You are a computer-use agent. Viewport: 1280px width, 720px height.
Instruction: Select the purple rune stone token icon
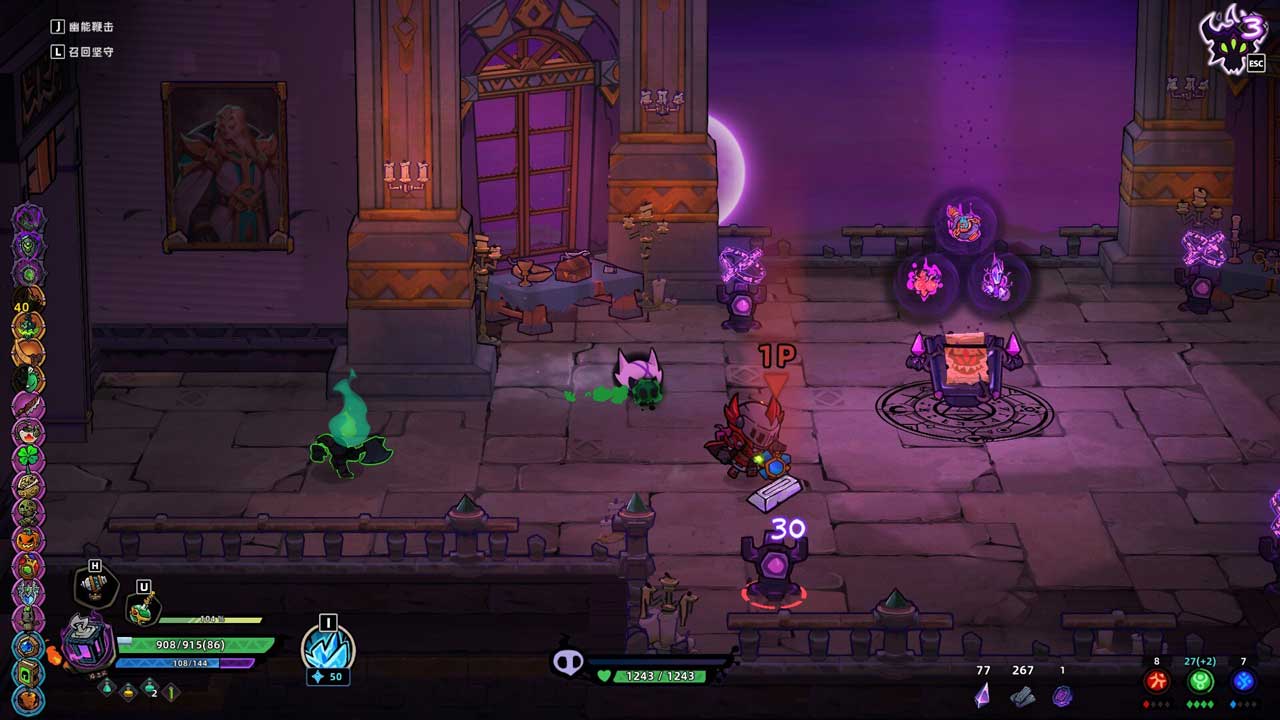pyautogui.click(x=1062, y=695)
